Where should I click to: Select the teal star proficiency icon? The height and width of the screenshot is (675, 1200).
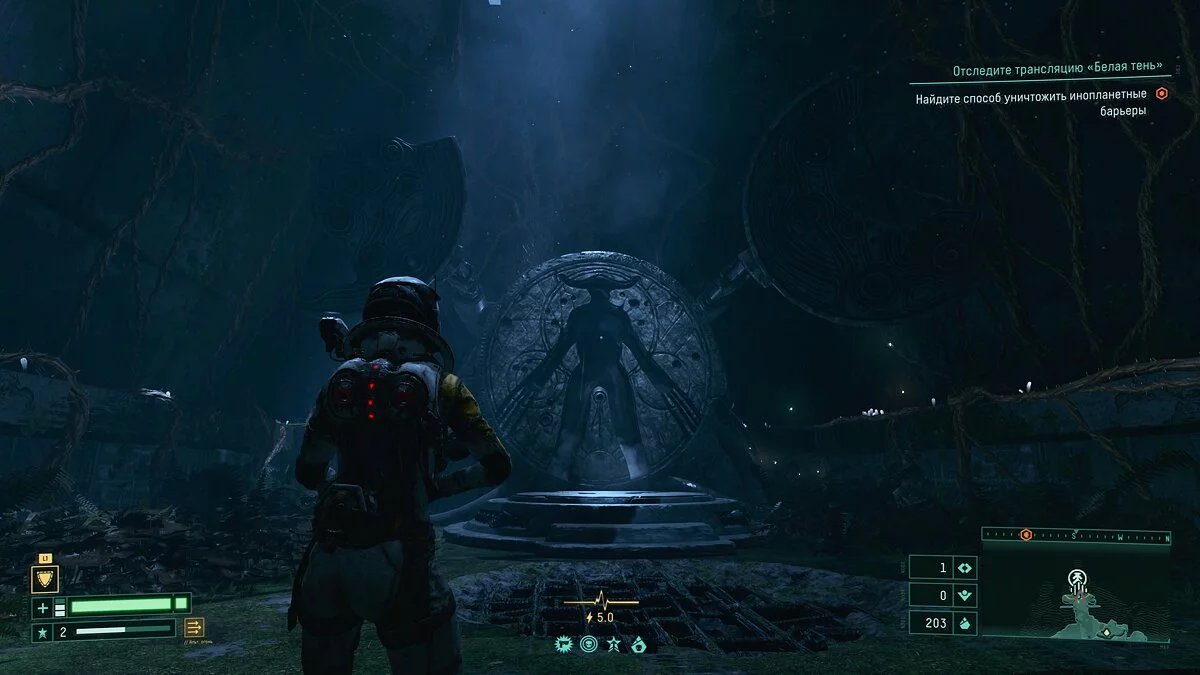tap(42, 631)
